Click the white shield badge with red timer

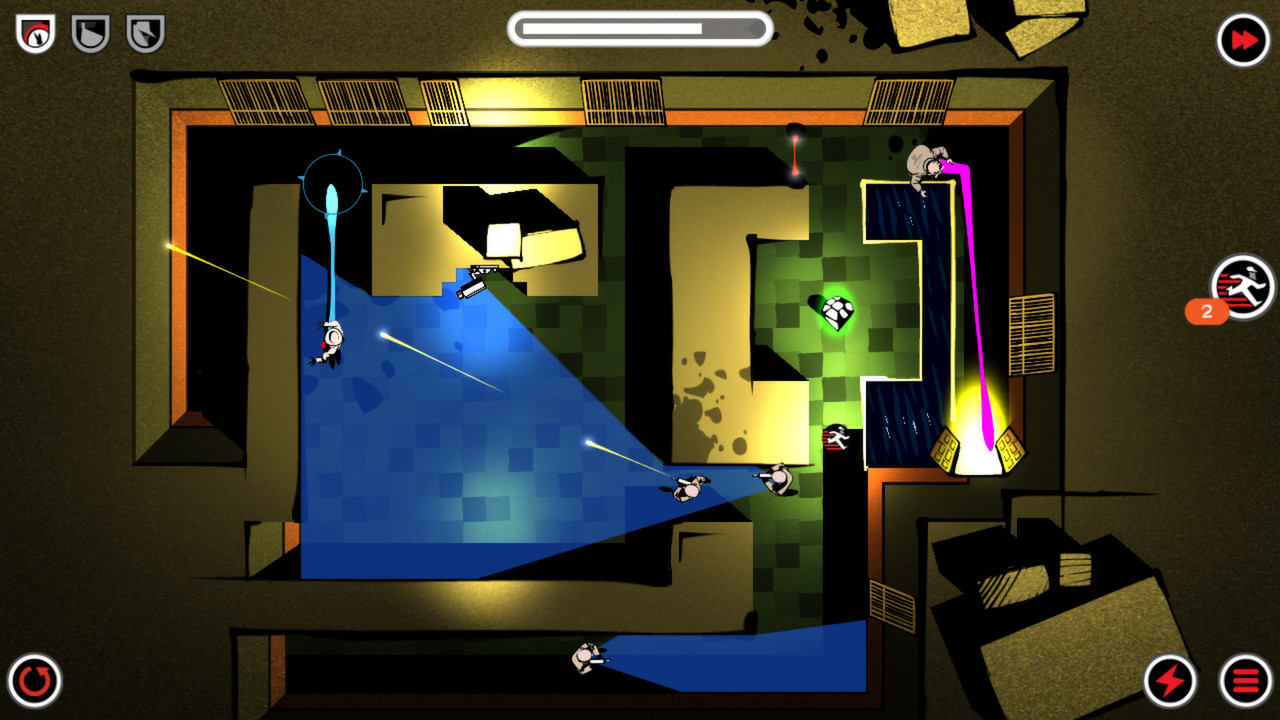tap(33, 32)
